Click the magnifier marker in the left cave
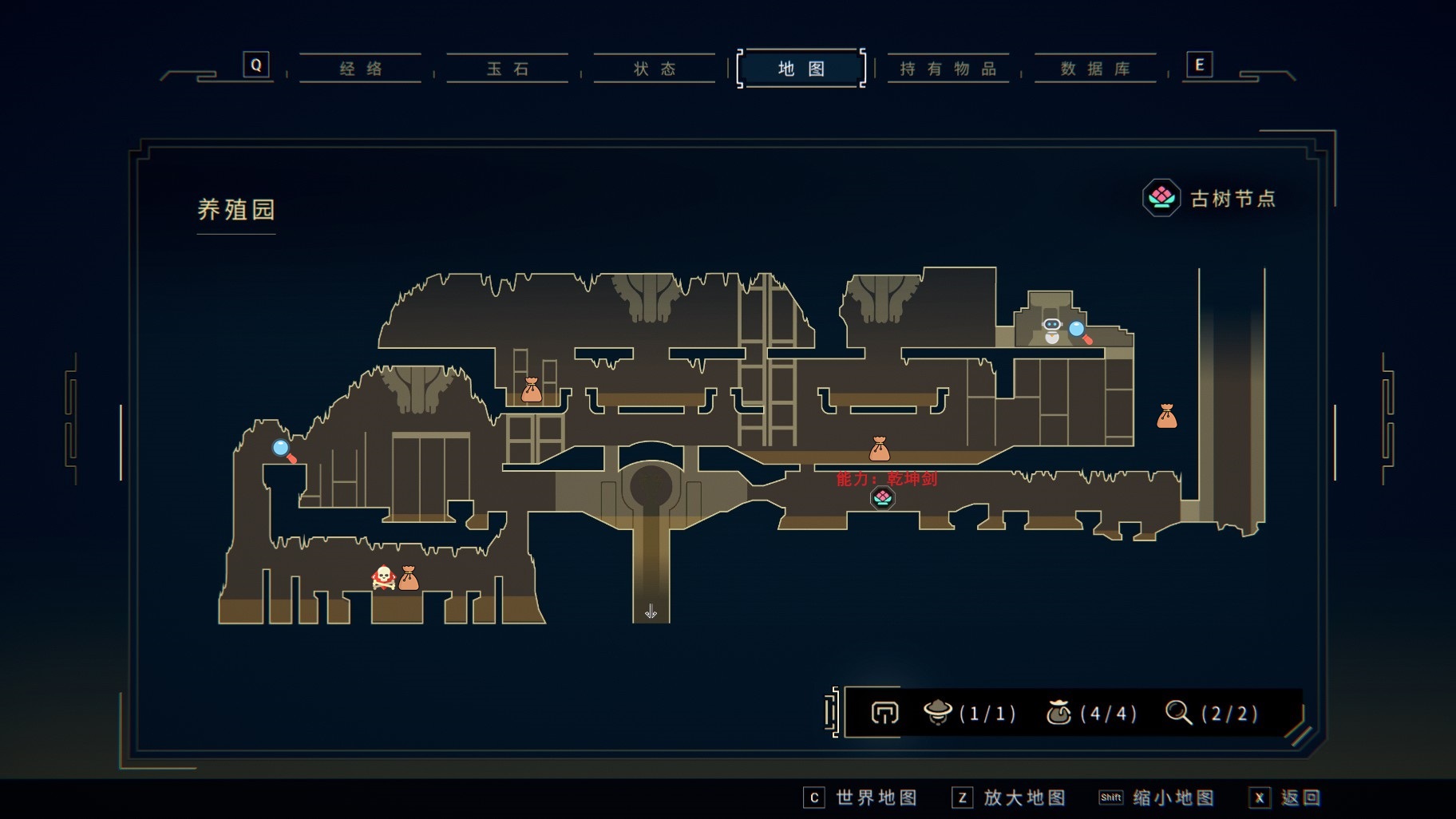The width and height of the screenshot is (1456, 819). [284, 451]
